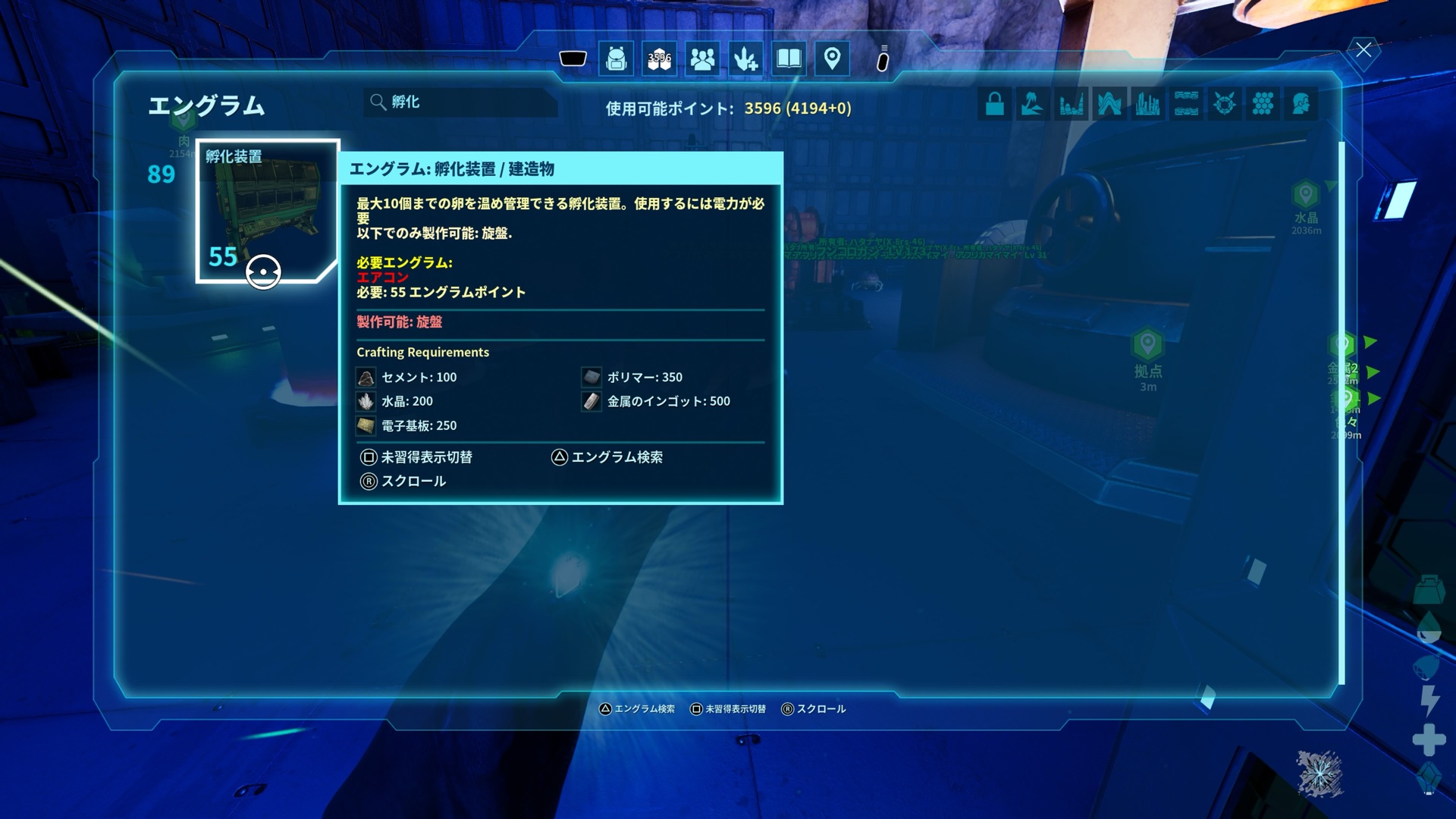The image size is (1456, 819).
Task: Open the backpack inventory tab
Action: (x=616, y=58)
